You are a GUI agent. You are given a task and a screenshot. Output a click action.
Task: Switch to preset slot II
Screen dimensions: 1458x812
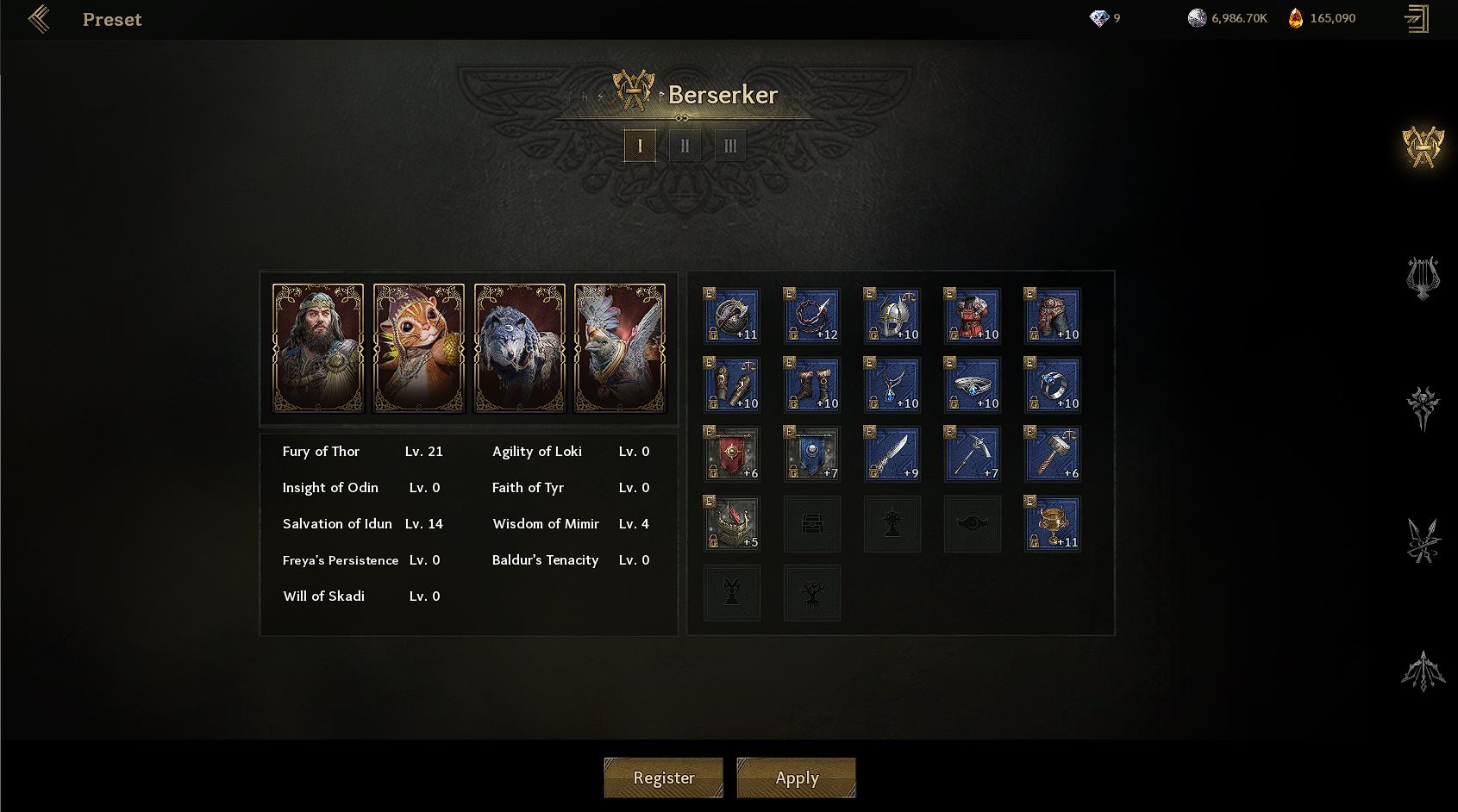pos(685,146)
